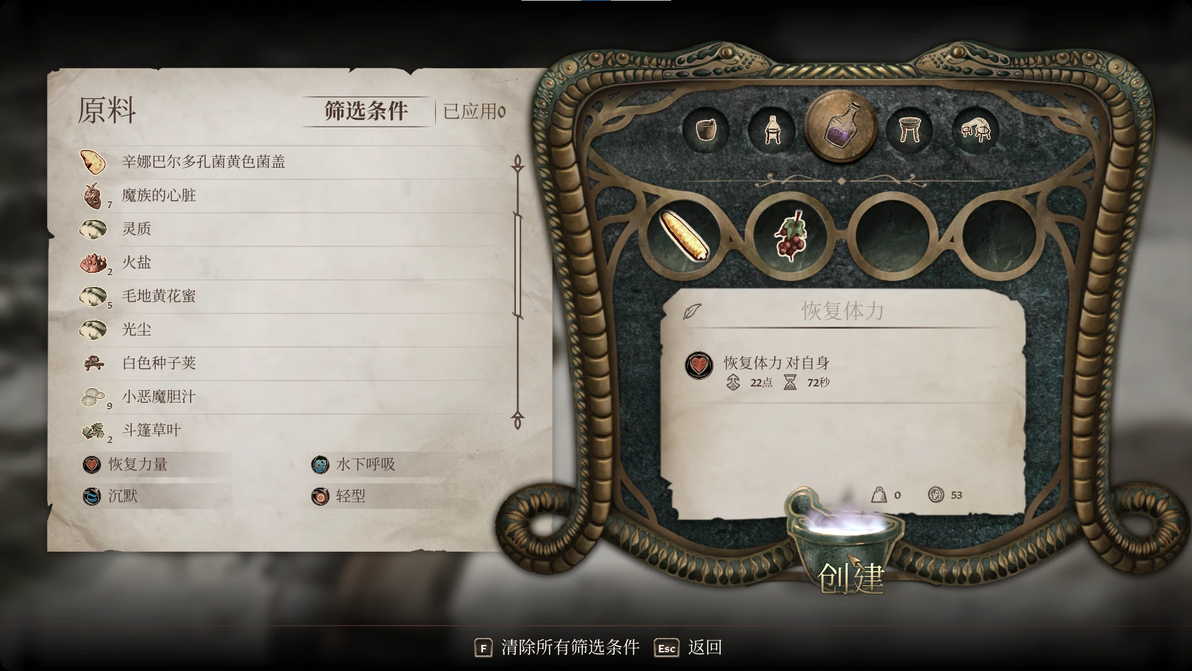Click 清除所有筛选条件 to clear filters
This screenshot has height=671, width=1192.
[570, 647]
